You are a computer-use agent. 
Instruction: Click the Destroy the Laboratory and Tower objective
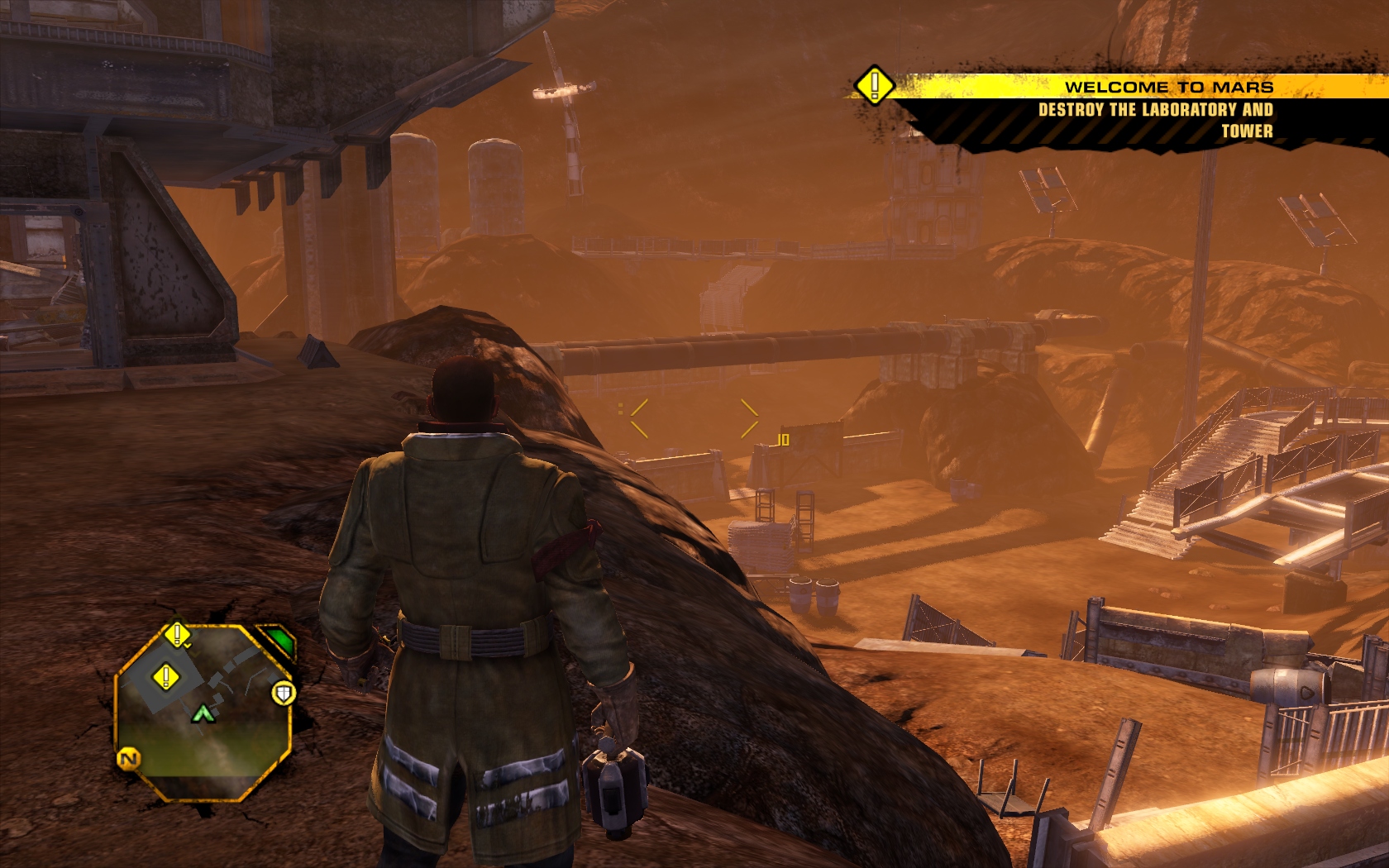1155,120
